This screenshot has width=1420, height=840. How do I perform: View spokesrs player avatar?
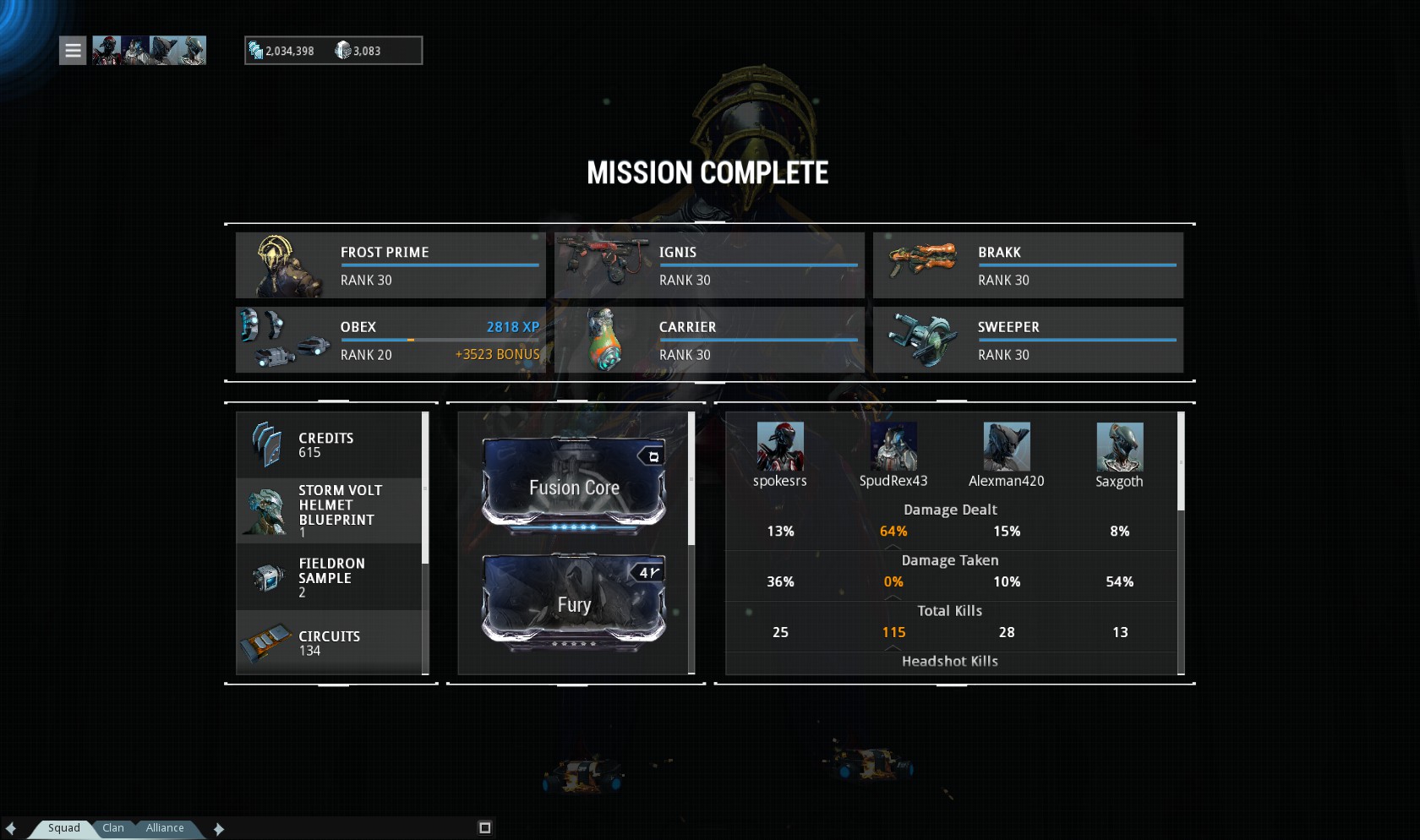[x=780, y=447]
